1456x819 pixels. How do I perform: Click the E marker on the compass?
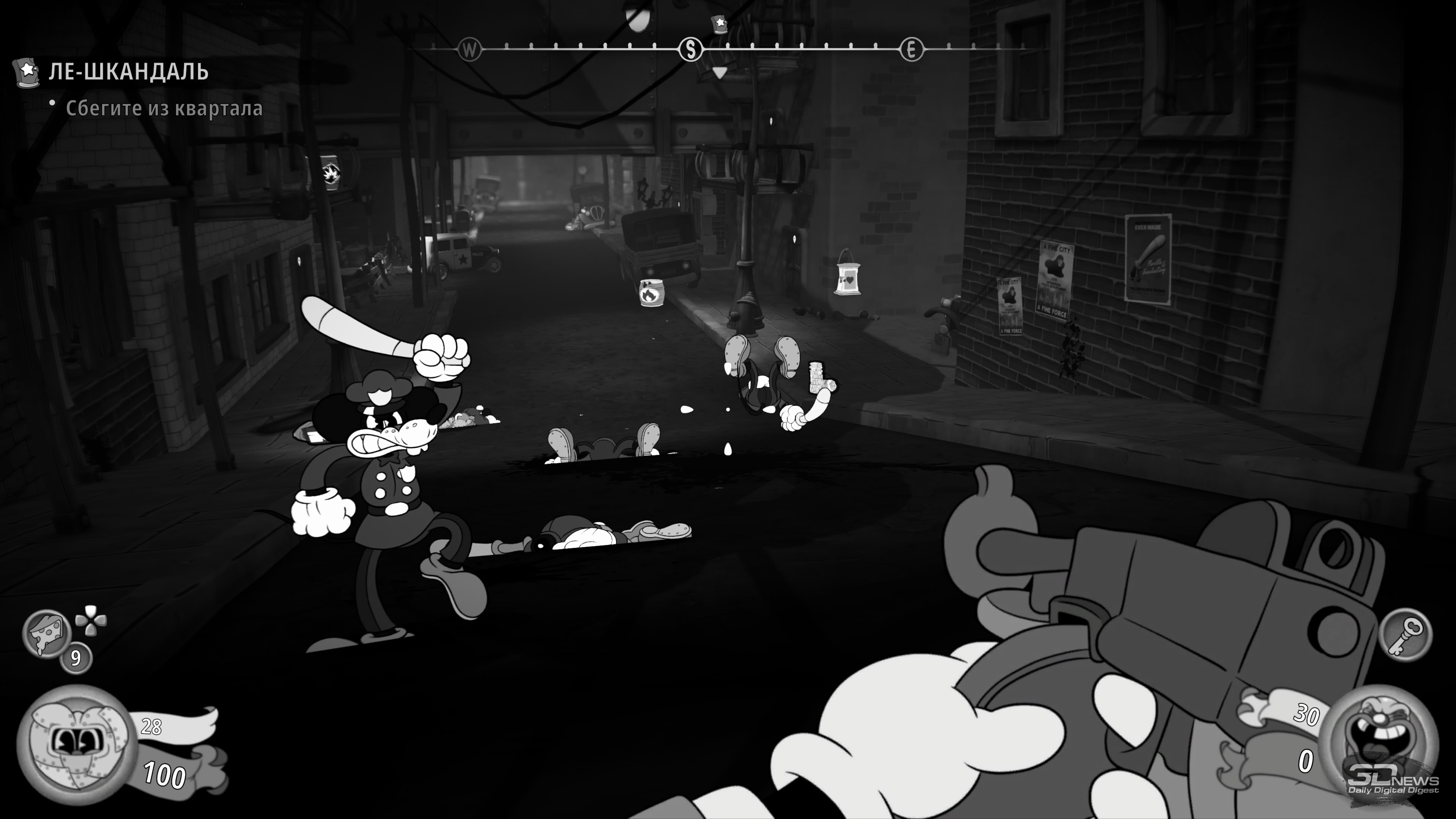coord(911,50)
